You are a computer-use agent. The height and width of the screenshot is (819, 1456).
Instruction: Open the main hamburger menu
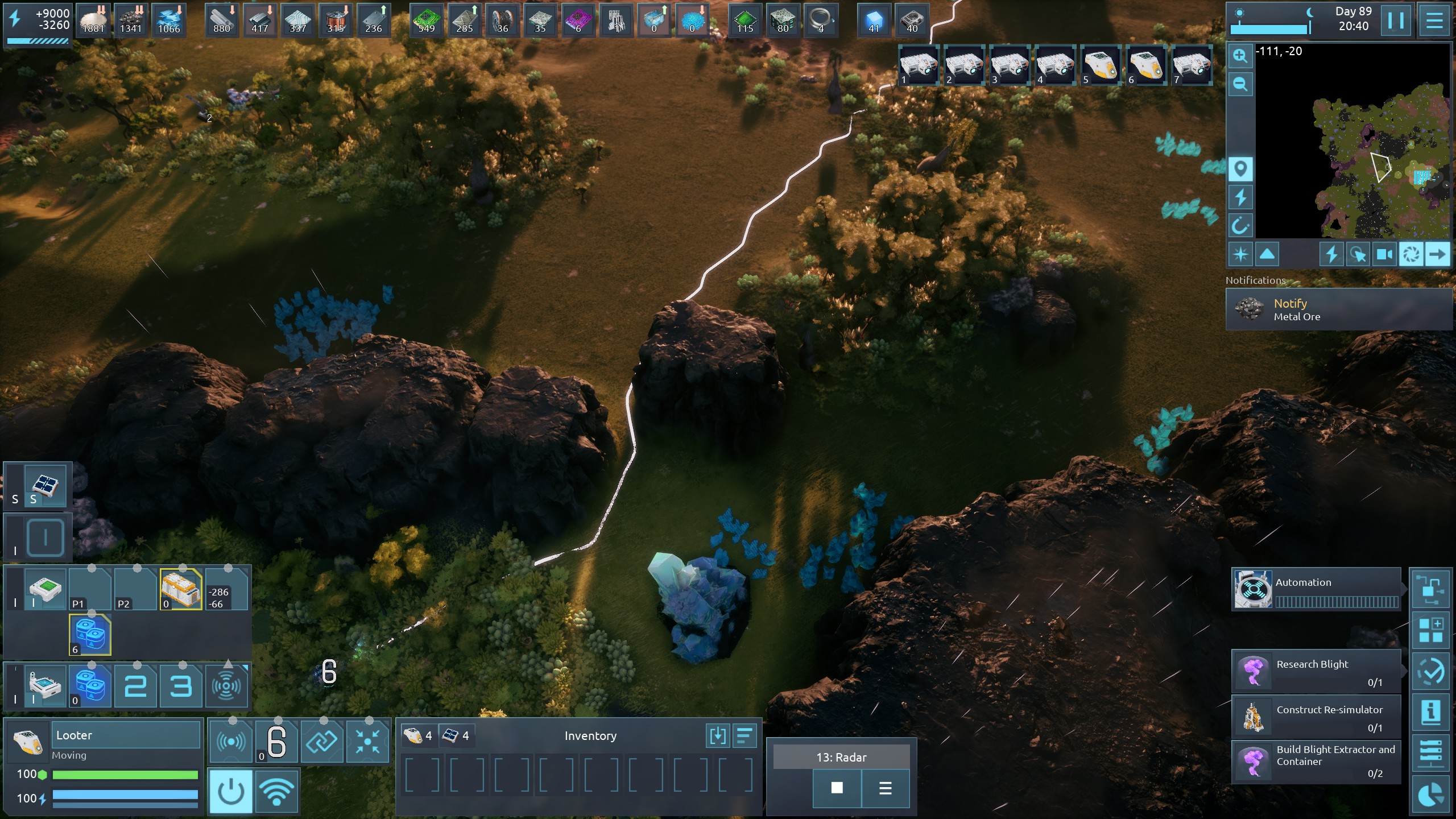[1434, 21]
